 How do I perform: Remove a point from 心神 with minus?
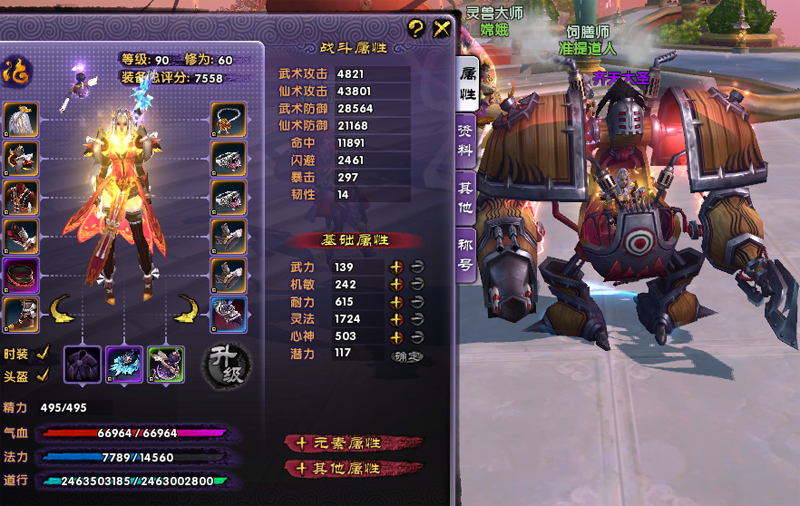[x=416, y=336]
